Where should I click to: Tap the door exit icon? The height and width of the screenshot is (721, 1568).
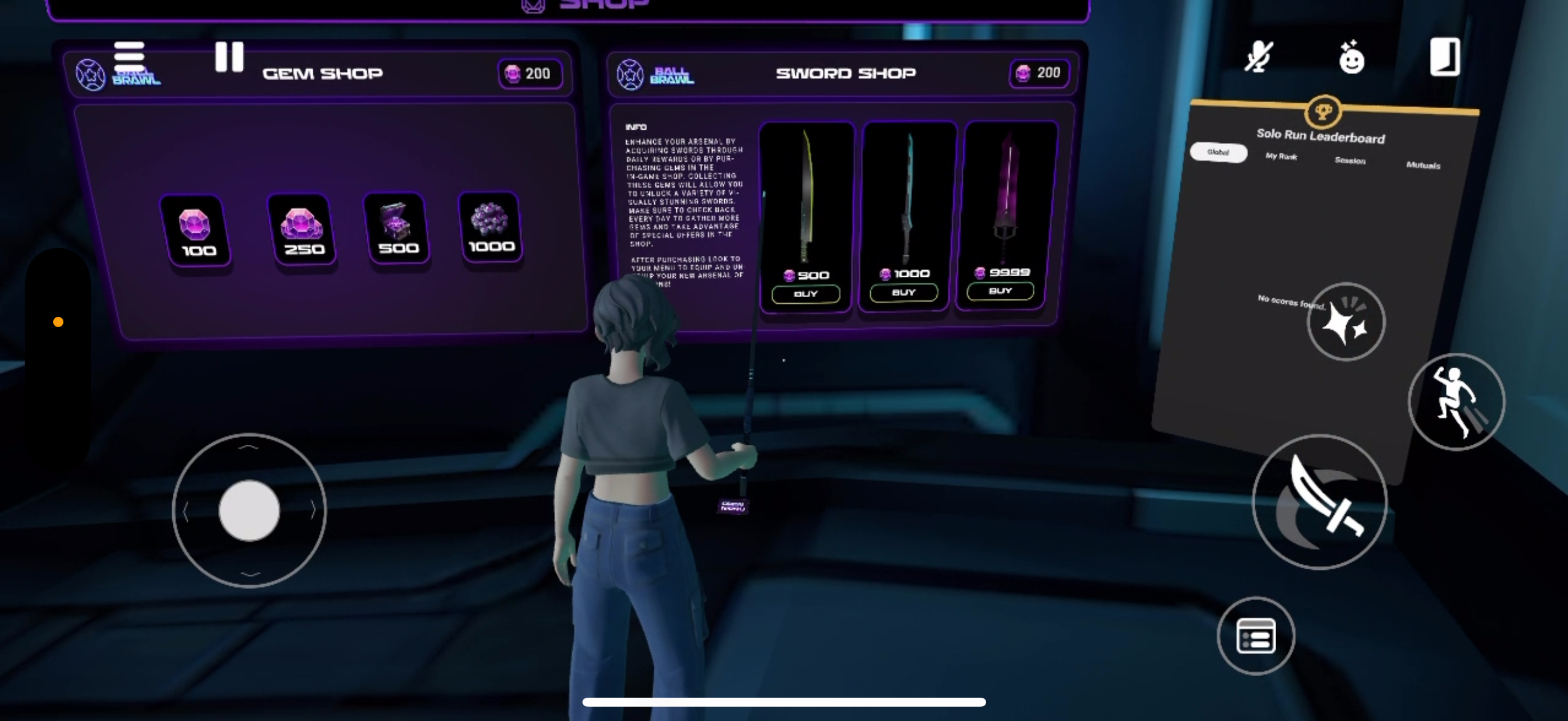point(1444,57)
